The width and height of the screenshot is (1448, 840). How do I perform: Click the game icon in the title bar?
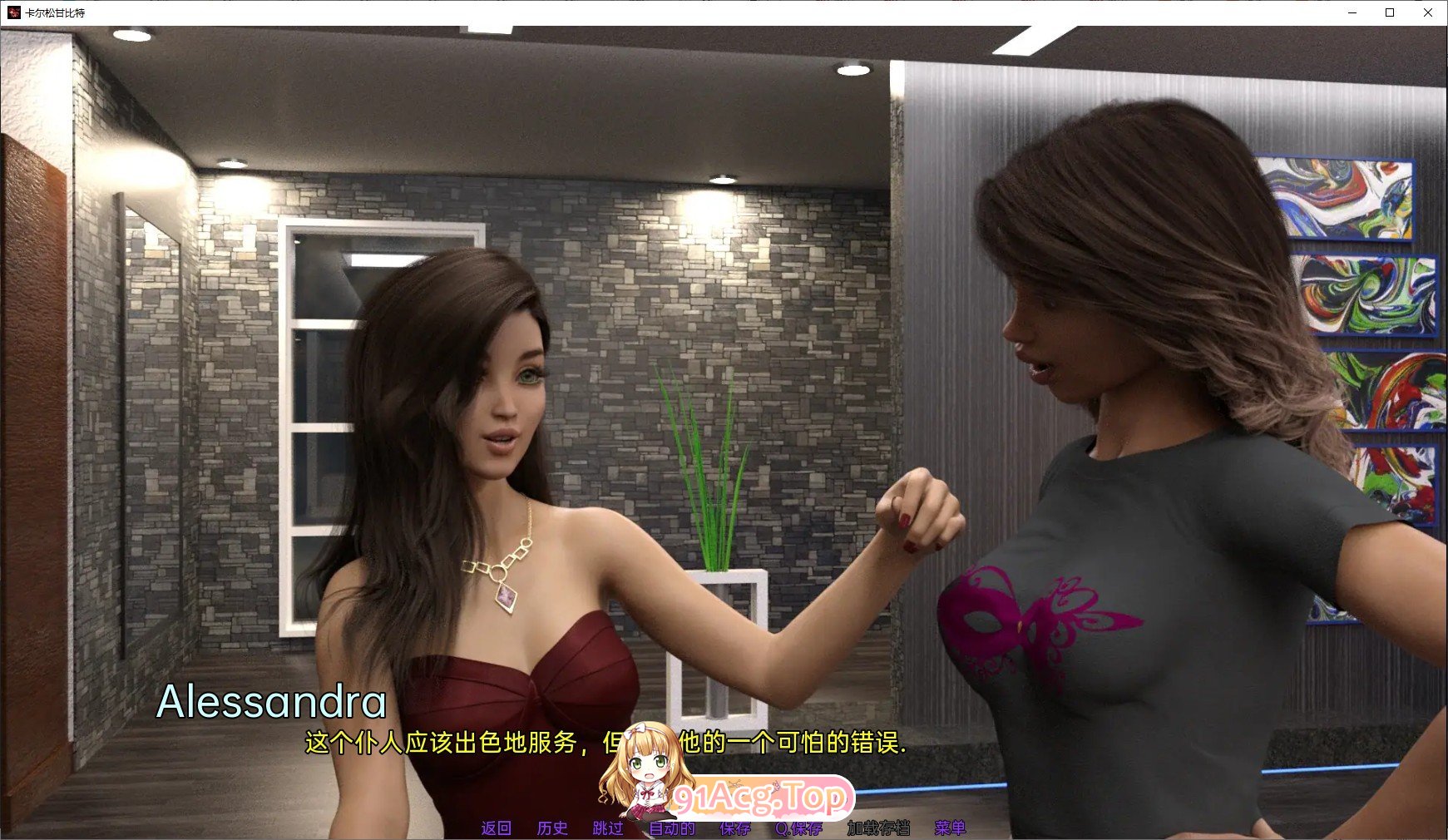tap(12, 13)
